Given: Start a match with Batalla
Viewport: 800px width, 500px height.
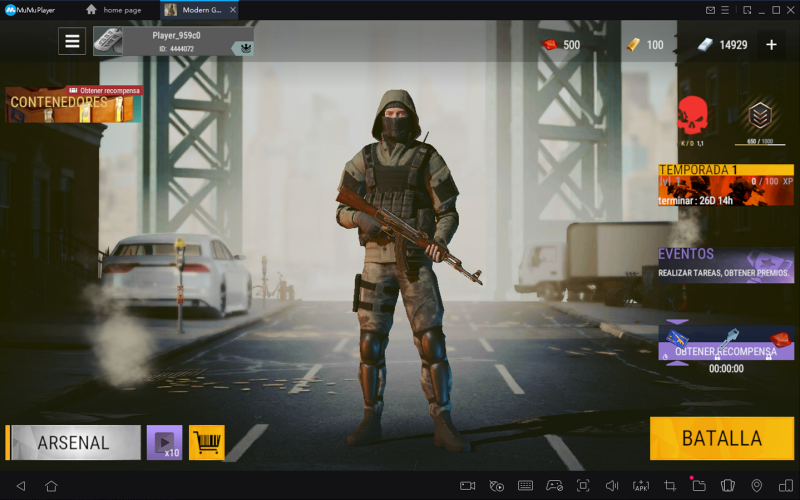Looking at the screenshot, I should tap(722, 438).
